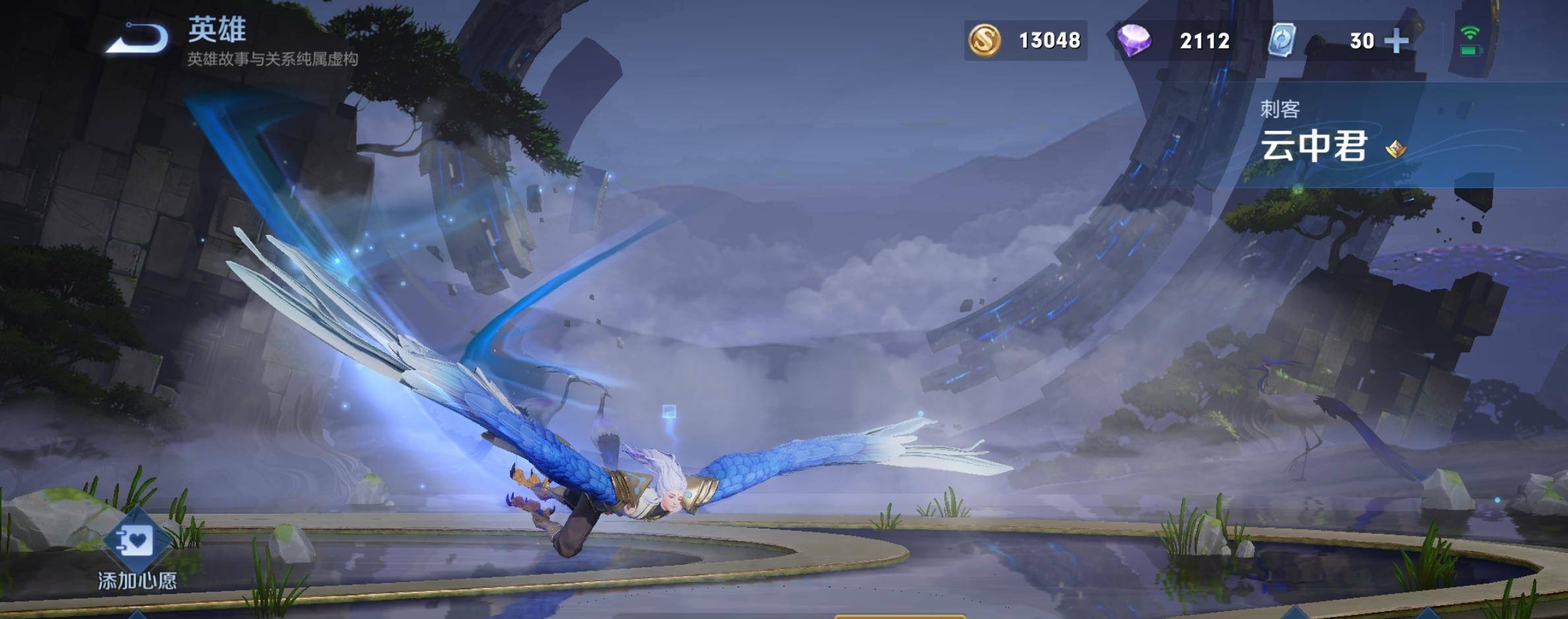Tap the plus to add more tickets
The image size is (1568, 619).
point(1396,41)
